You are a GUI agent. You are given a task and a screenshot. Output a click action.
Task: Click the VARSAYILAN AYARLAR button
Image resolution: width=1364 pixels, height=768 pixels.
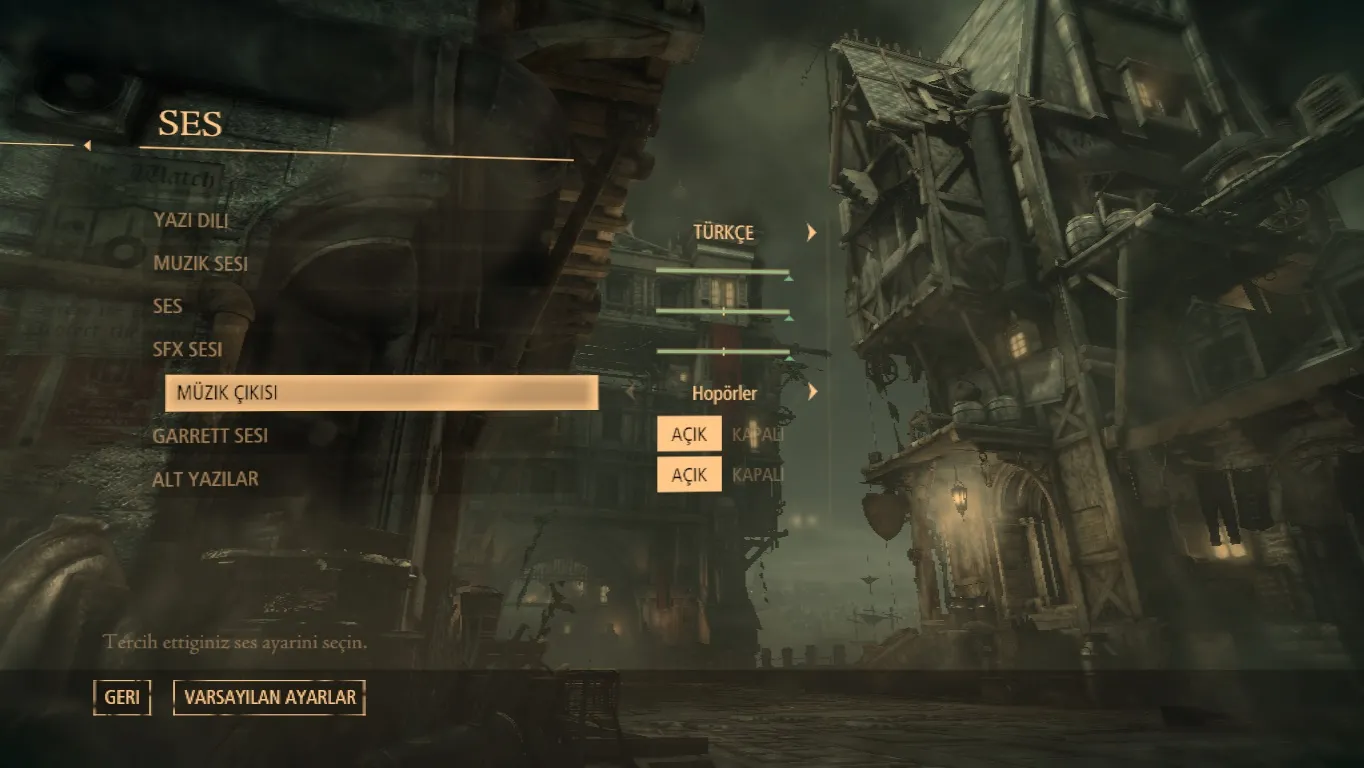point(269,697)
